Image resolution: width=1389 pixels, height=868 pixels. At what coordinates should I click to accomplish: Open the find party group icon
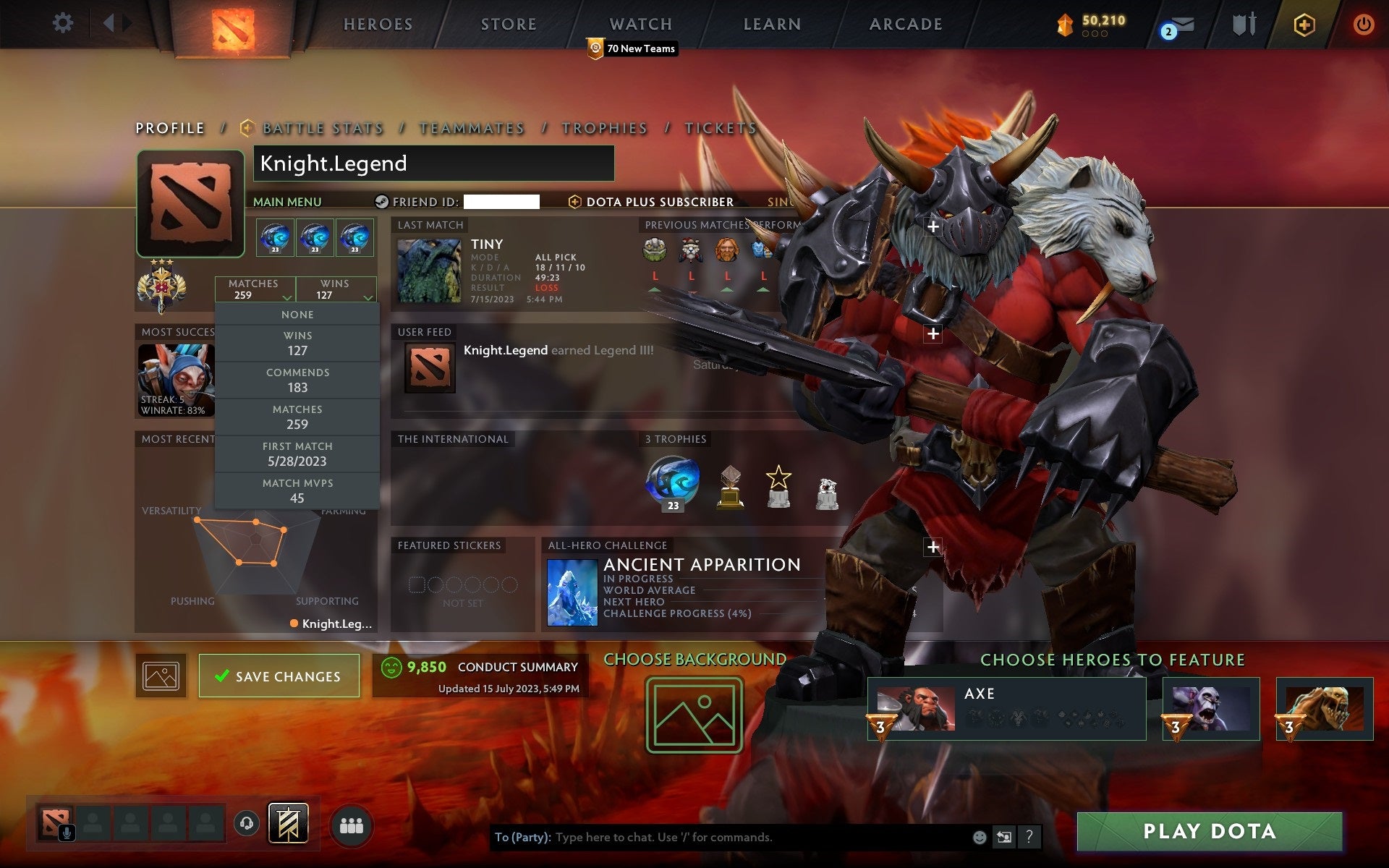click(350, 825)
